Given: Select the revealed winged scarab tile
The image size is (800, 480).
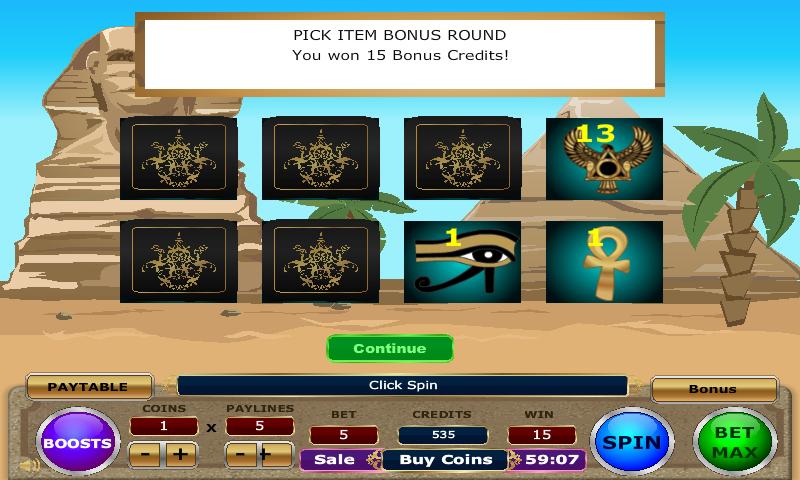Looking at the screenshot, I should point(604,158).
